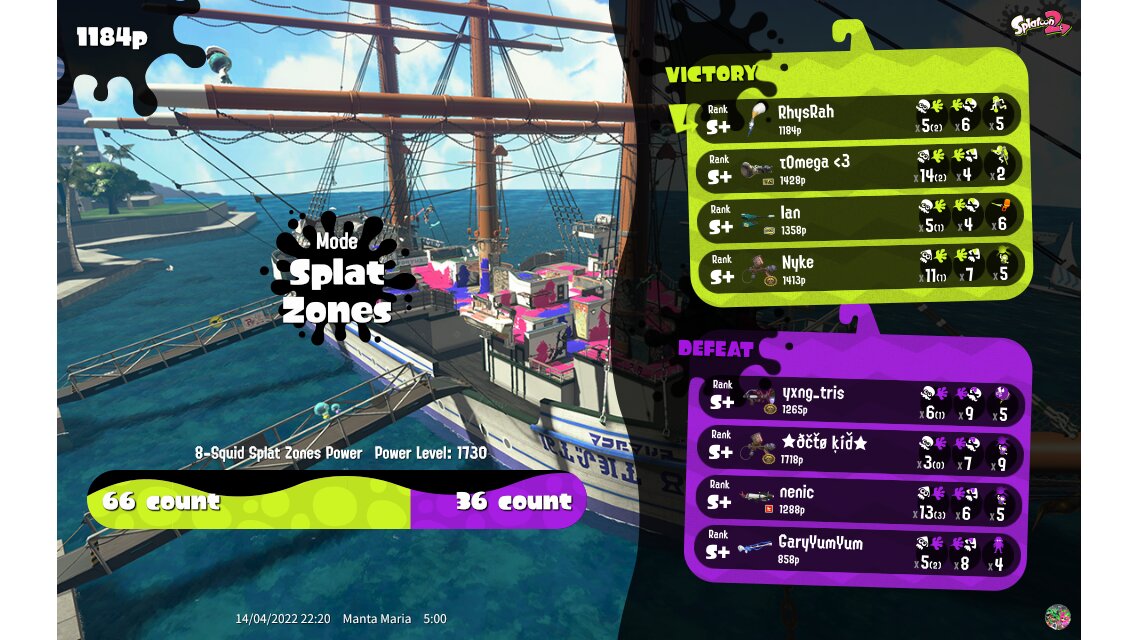Open Ian's result row
Screen dimensions: 1138x640
(860, 217)
